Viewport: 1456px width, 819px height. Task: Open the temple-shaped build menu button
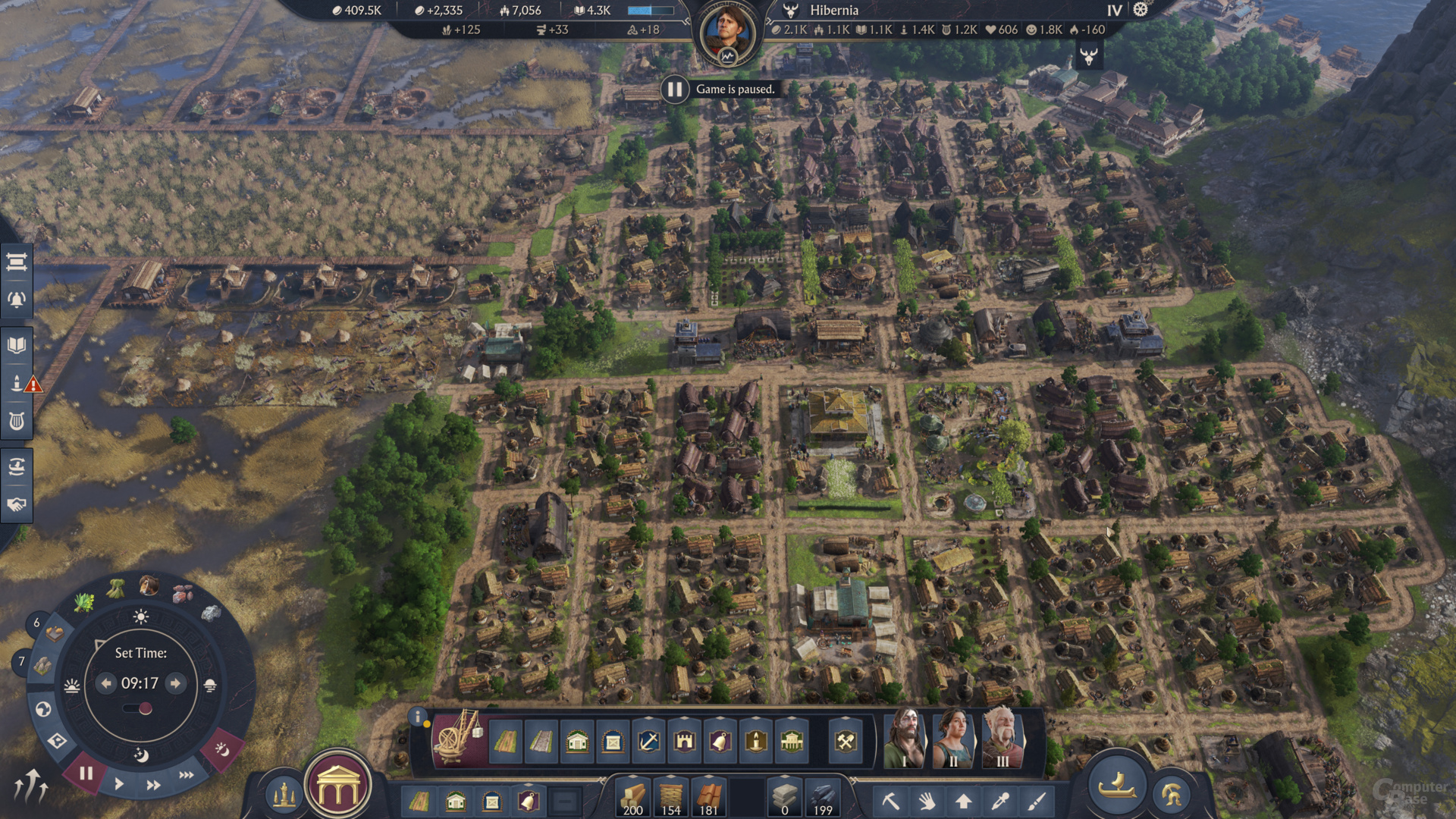[x=338, y=790]
